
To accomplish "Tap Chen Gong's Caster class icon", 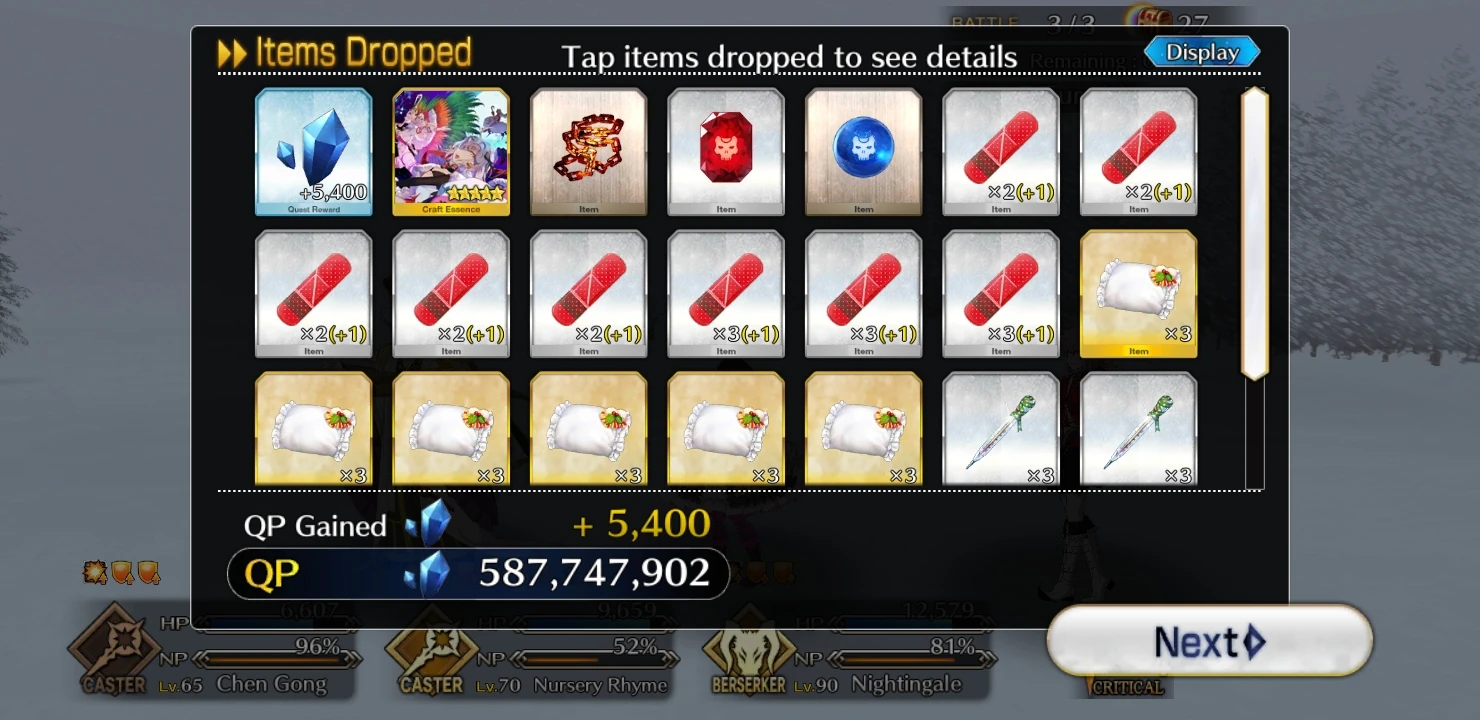I will pos(122,652).
